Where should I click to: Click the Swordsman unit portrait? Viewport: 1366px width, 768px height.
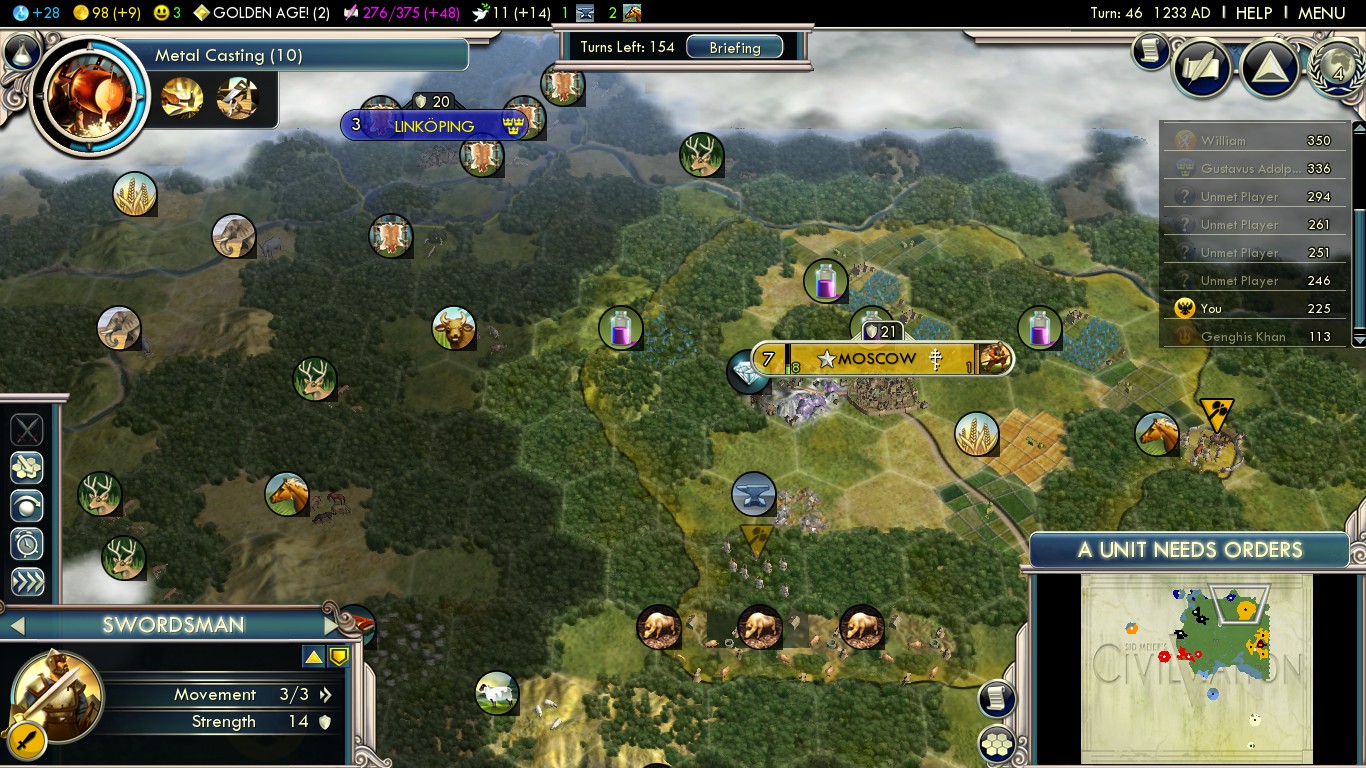[x=57, y=696]
